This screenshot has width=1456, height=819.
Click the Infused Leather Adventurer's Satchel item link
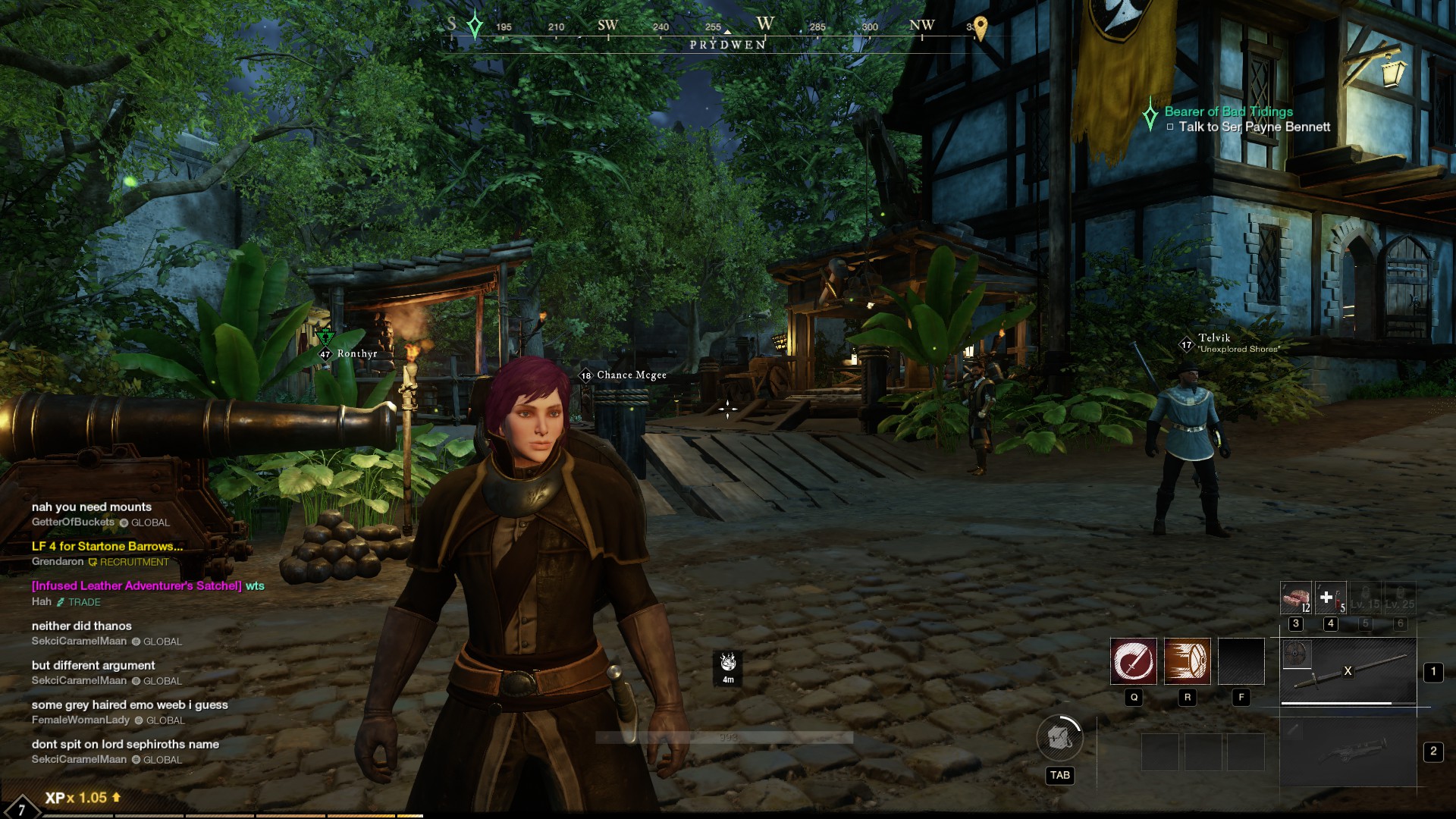click(136, 585)
